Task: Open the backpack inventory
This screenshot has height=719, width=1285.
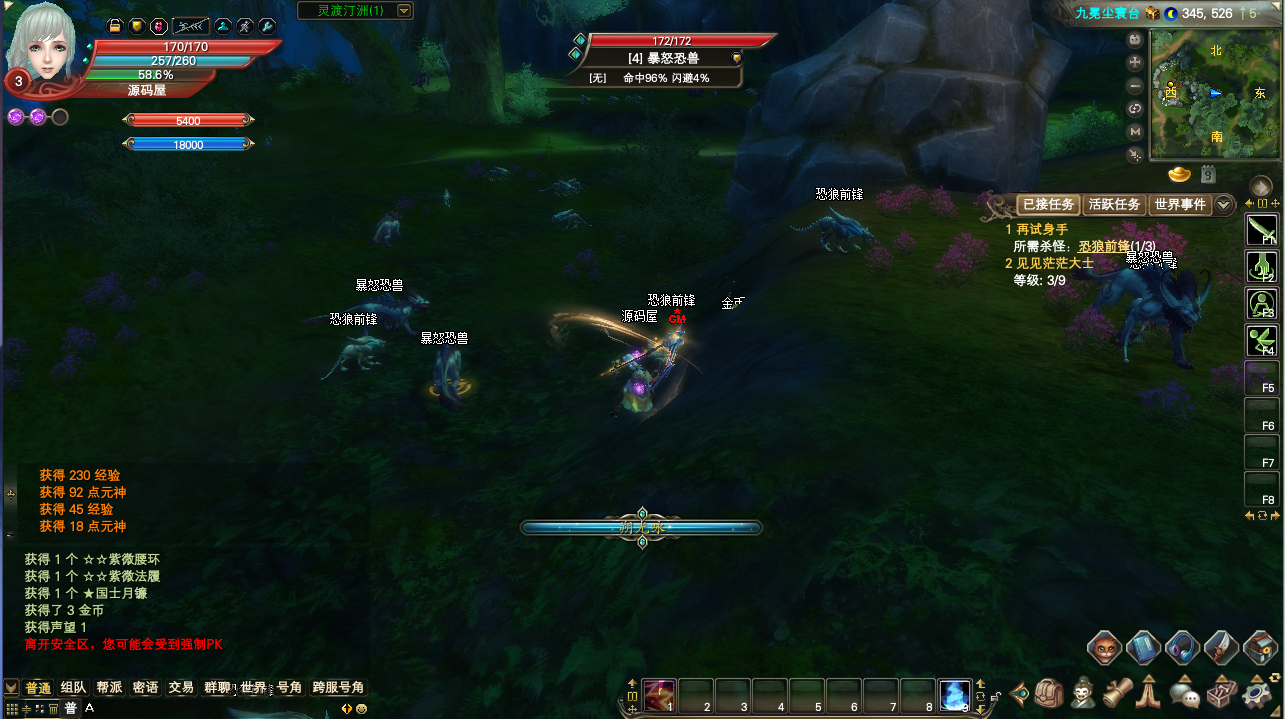Action: click(1049, 692)
